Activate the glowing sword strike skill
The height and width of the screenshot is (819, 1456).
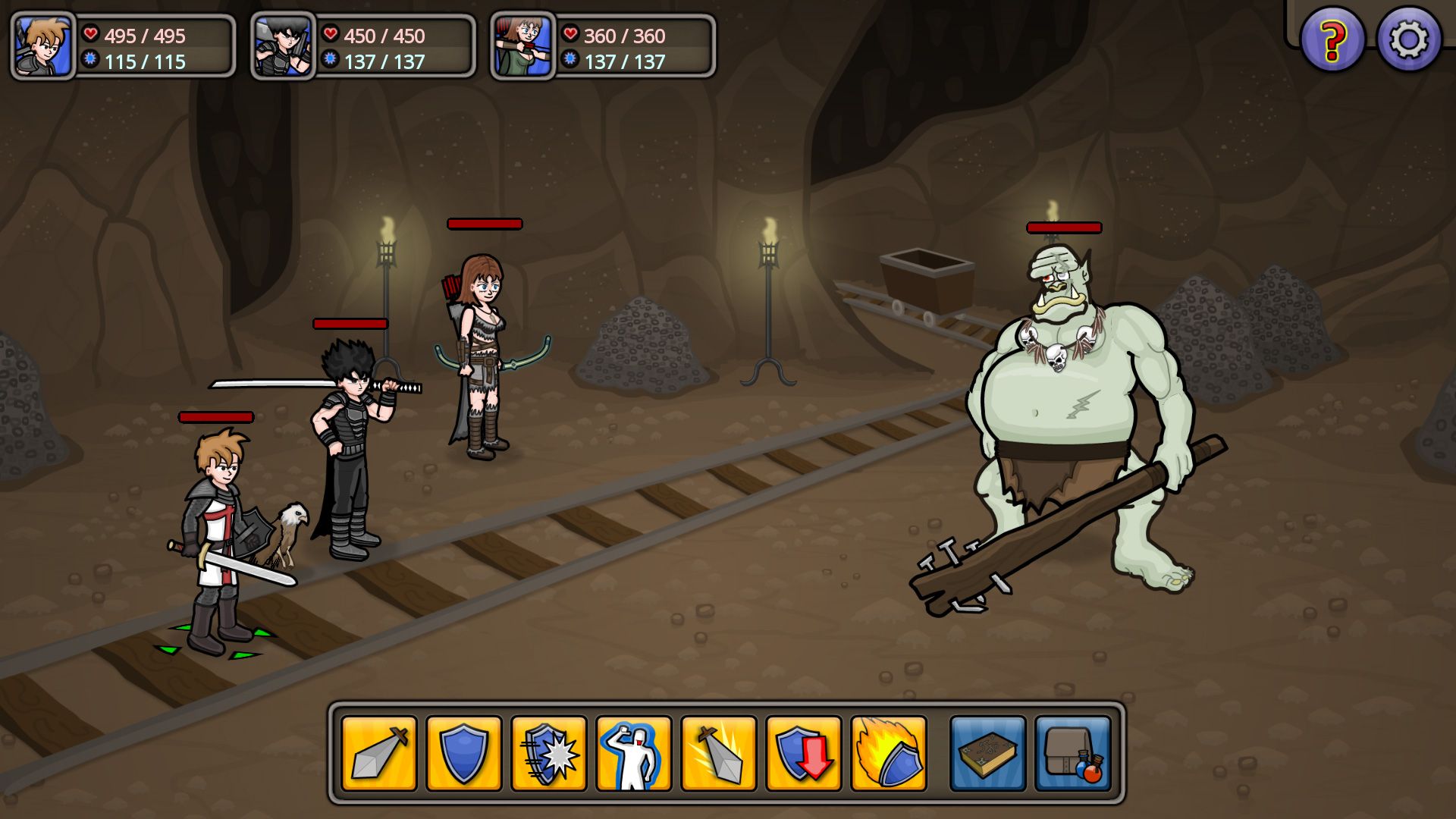coord(718,753)
